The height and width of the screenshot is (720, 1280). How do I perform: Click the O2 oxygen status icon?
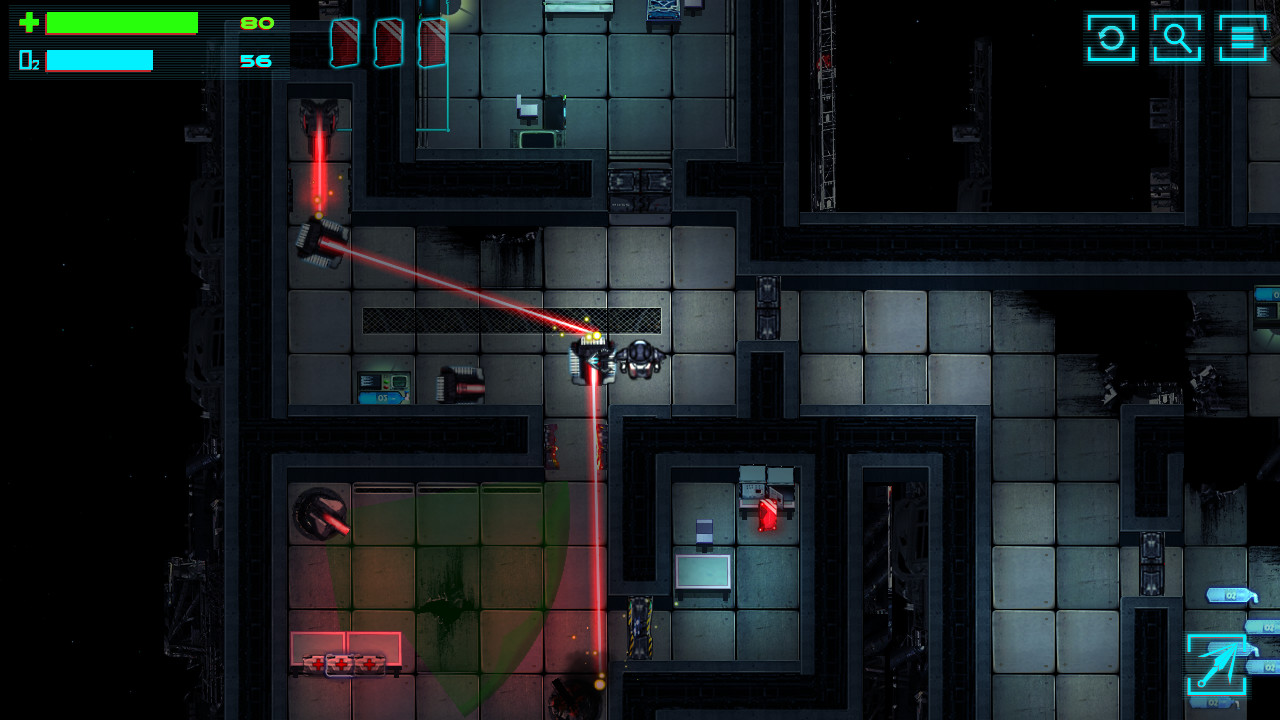(x=29, y=60)
